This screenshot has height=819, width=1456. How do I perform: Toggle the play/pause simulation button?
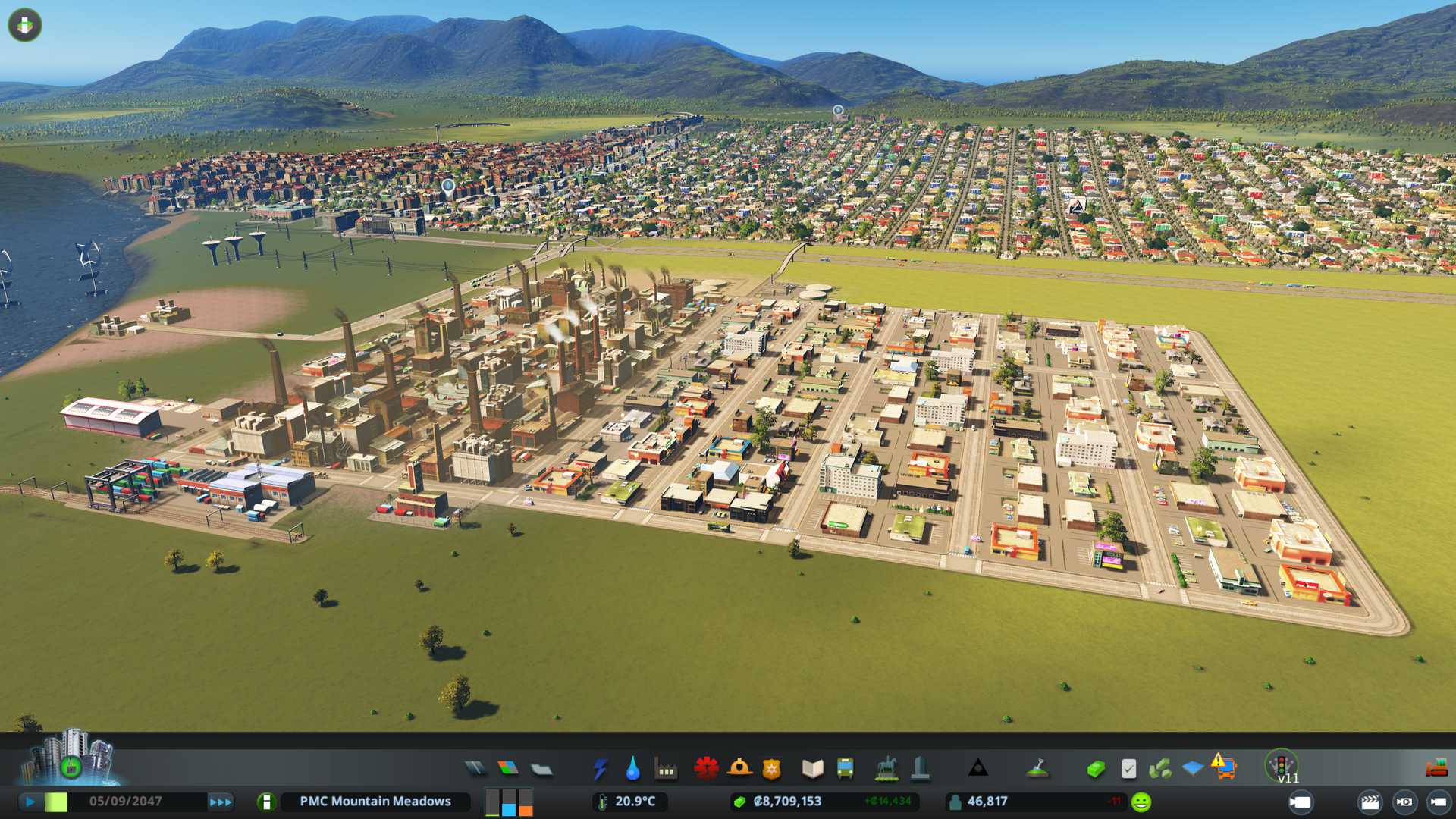pos(30,802)
